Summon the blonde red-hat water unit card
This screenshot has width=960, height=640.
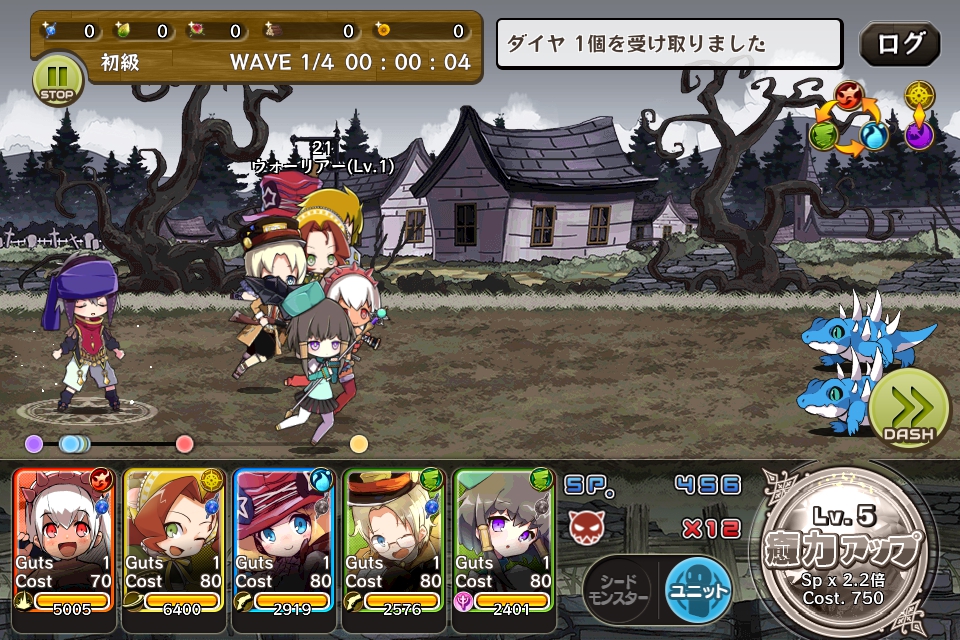[283, 540]
